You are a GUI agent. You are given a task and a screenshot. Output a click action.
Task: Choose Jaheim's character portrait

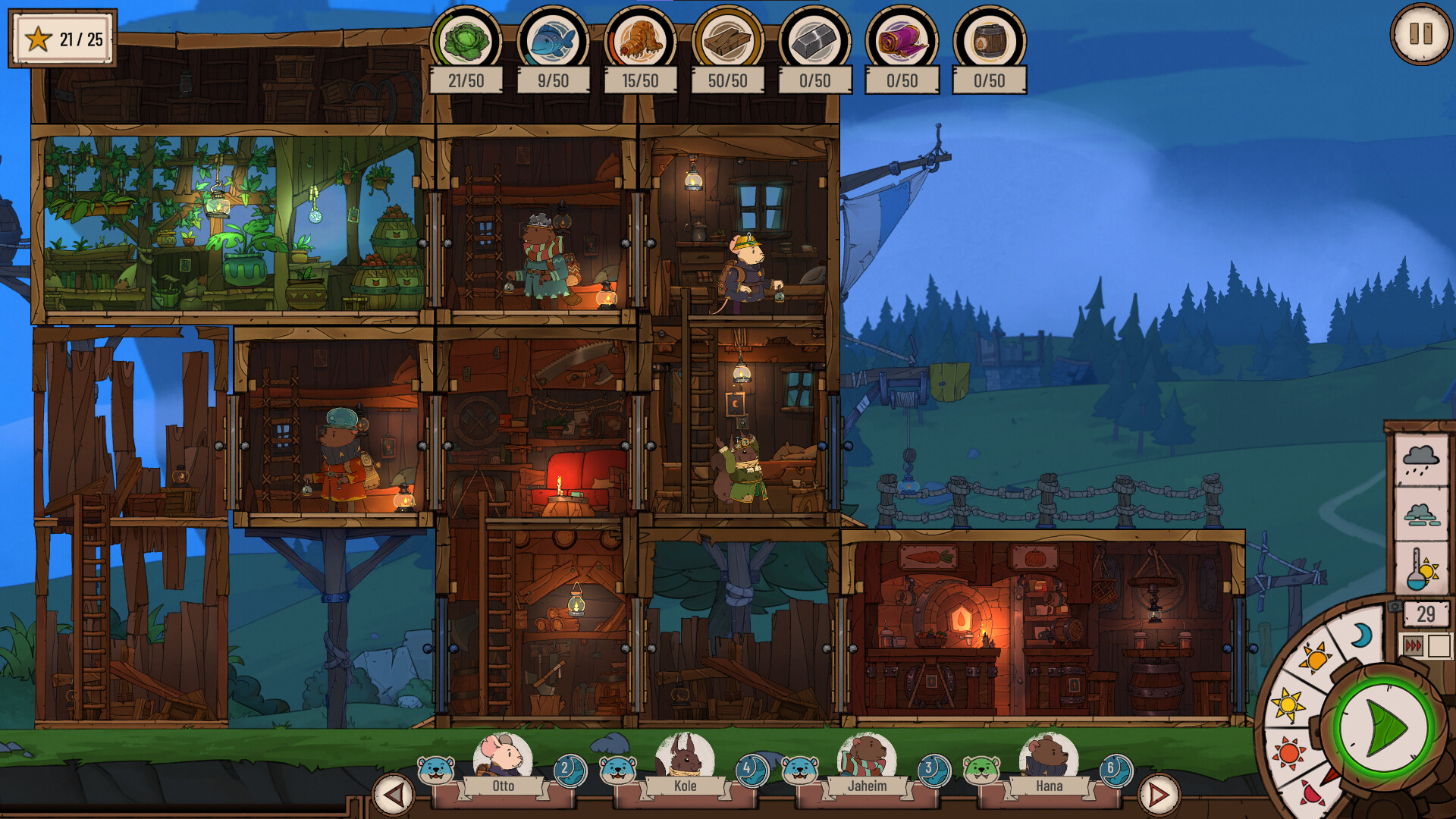(867, 764)
